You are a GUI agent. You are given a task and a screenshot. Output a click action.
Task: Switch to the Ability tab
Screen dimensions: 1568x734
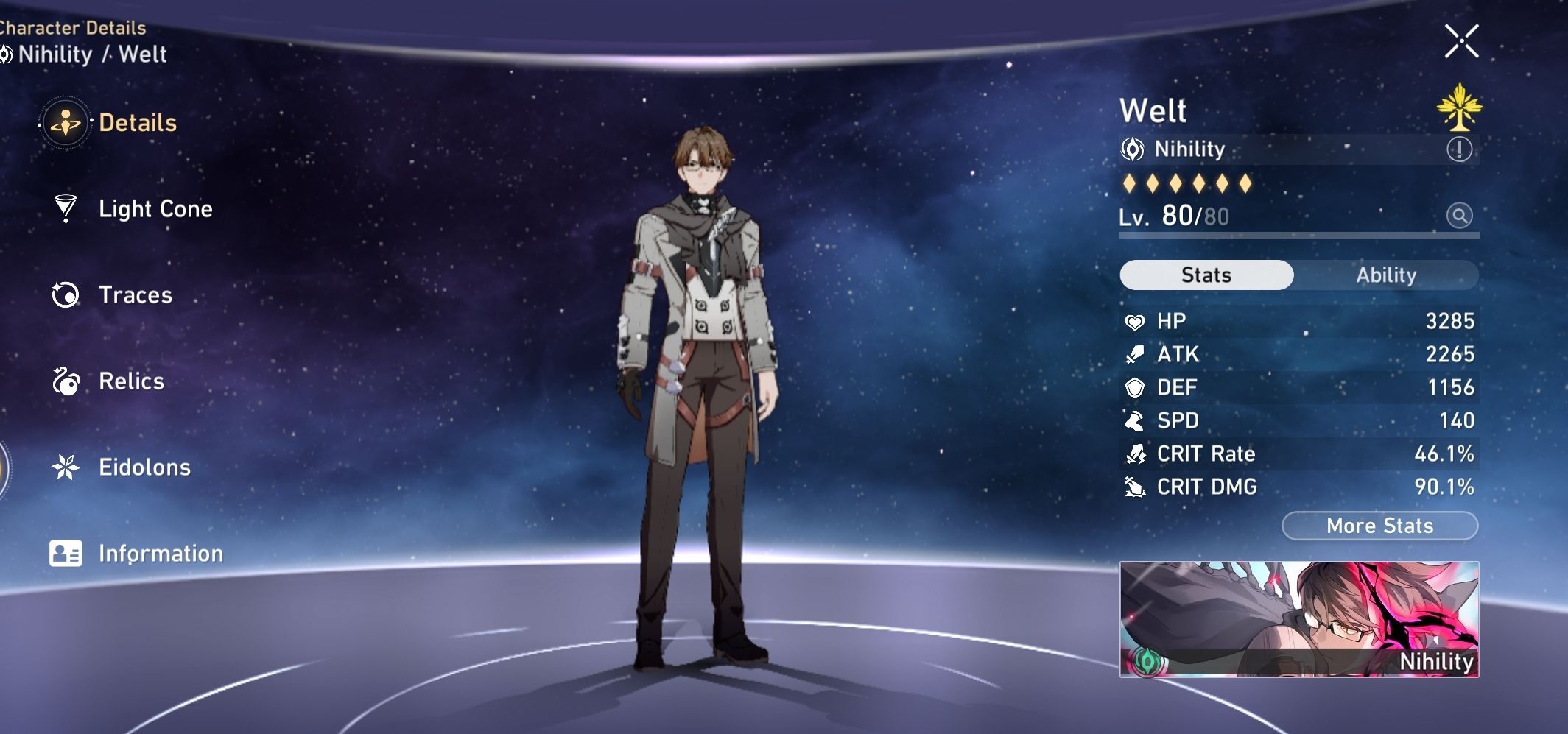(x=1388, y=275)
